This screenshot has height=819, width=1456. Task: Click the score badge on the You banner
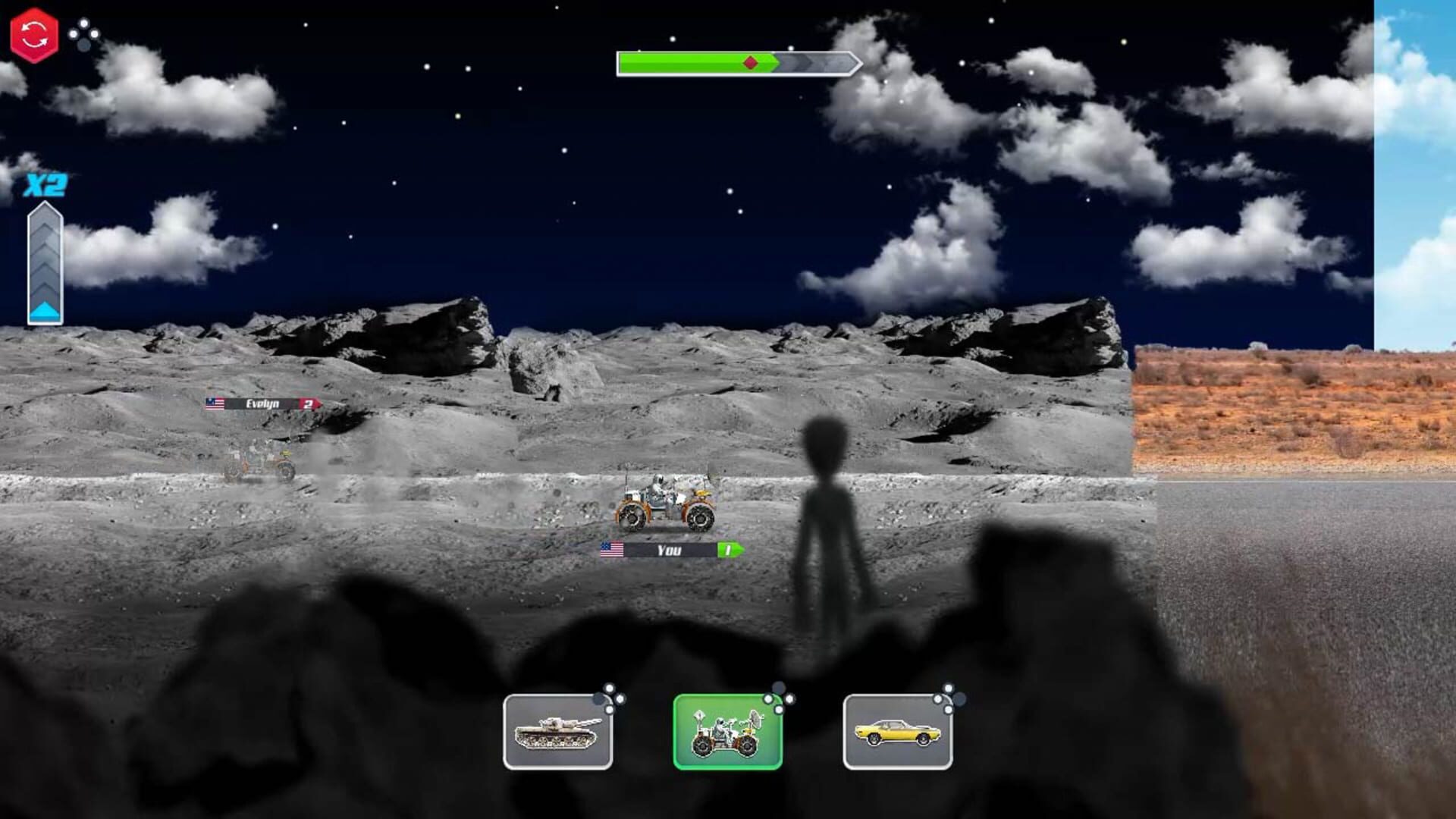(726, 551)
